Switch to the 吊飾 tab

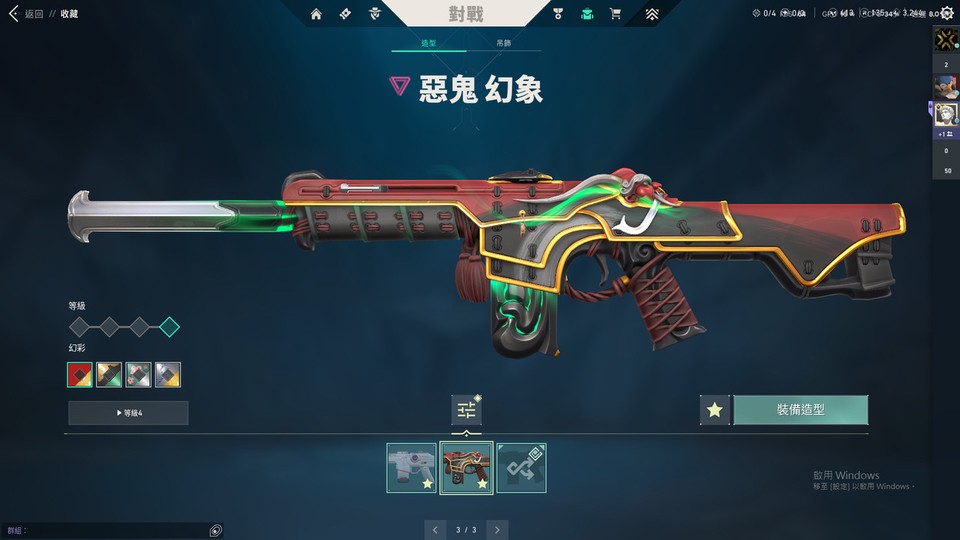click(x=504, y=44)
